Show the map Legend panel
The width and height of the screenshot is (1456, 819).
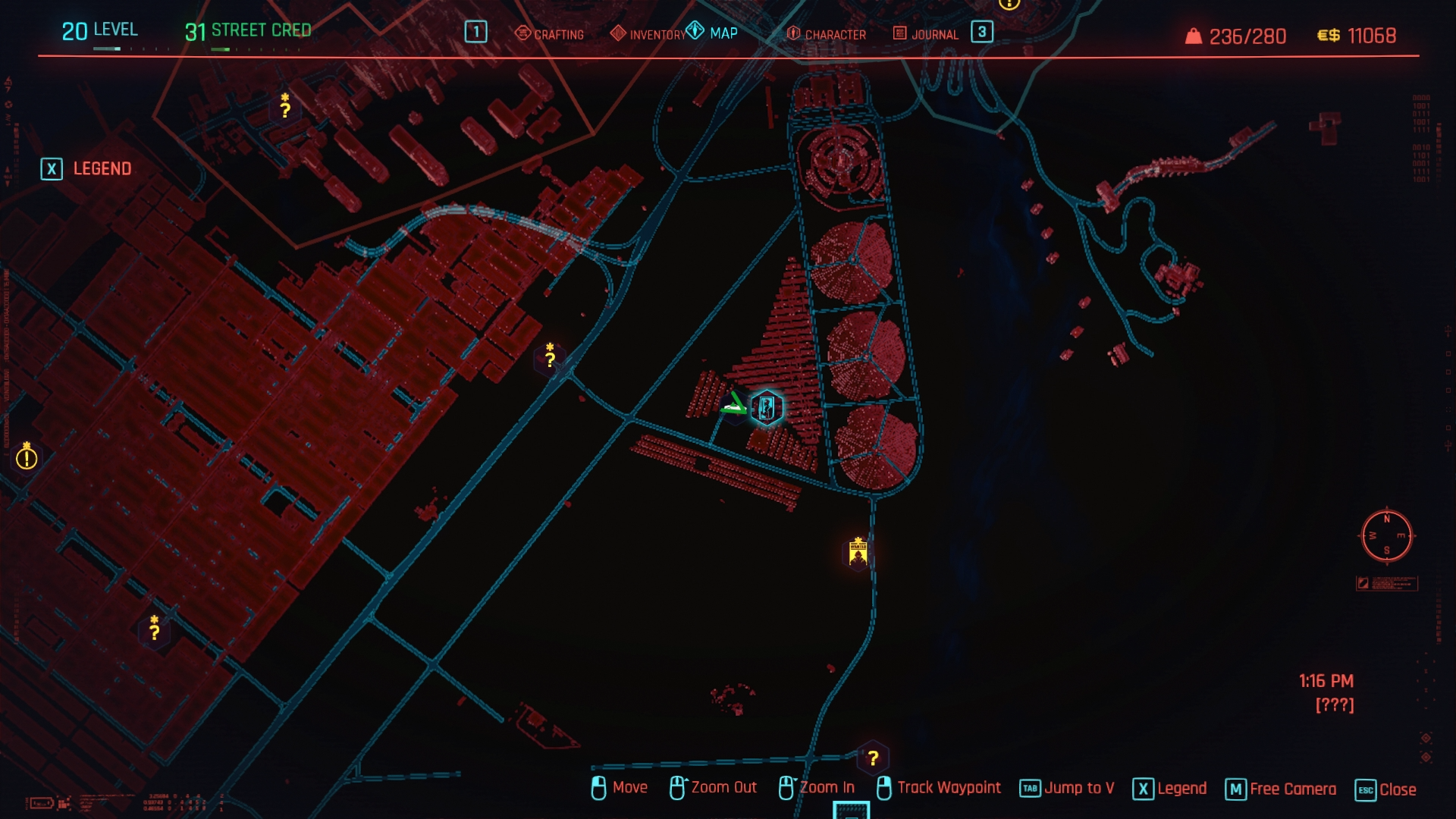(x=86, y=168)
